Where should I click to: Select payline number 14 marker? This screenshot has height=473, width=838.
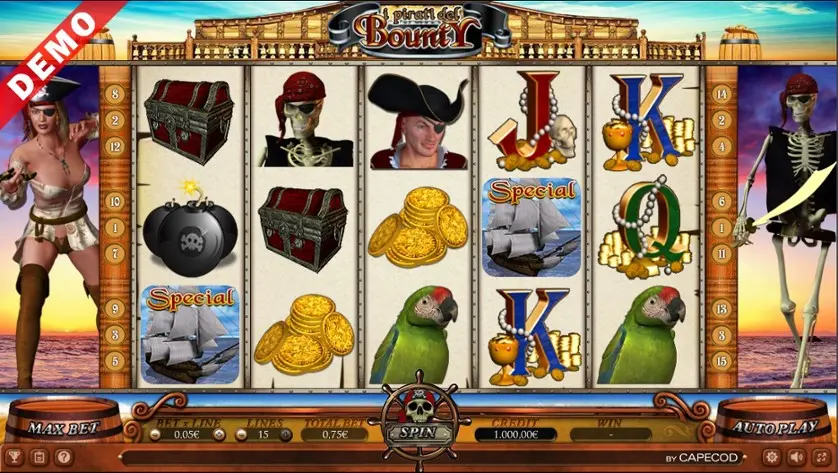coord(720,95)
